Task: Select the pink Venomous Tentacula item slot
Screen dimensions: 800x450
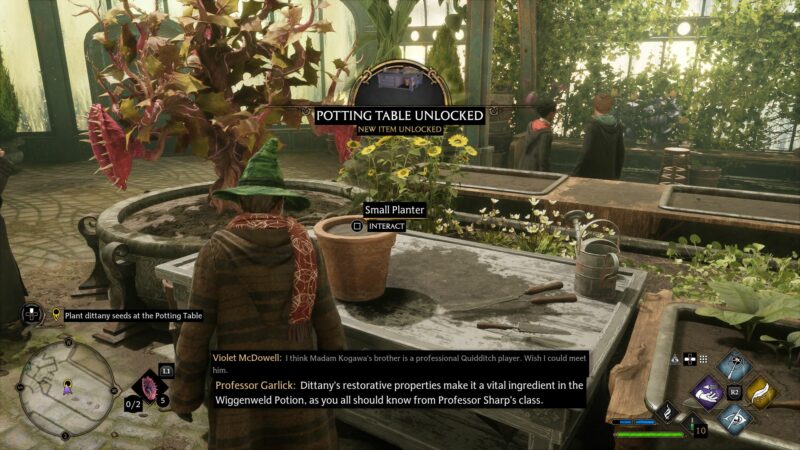Action: pos(152,387)
